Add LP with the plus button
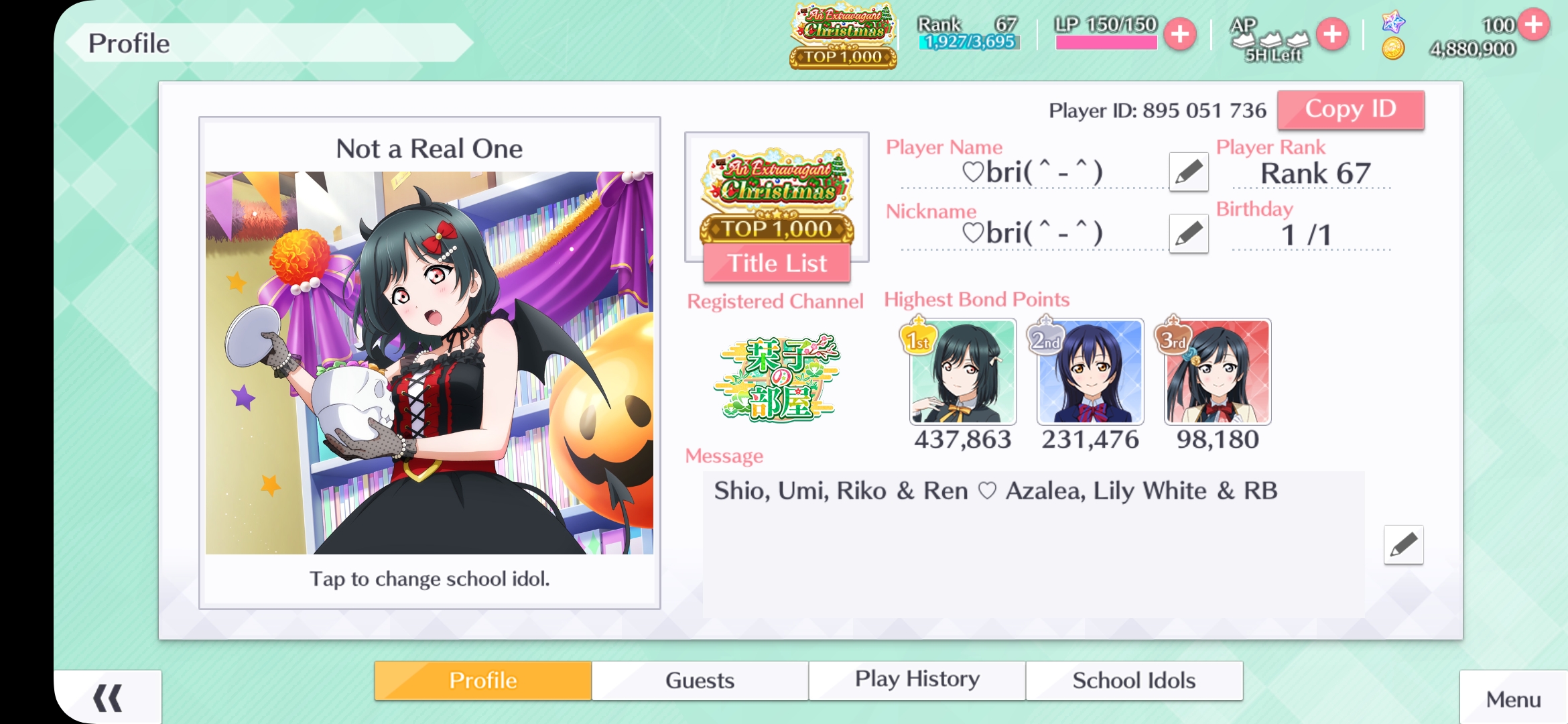The image size is (1568, 724). pyautogui.click(x=1180, y=34)
